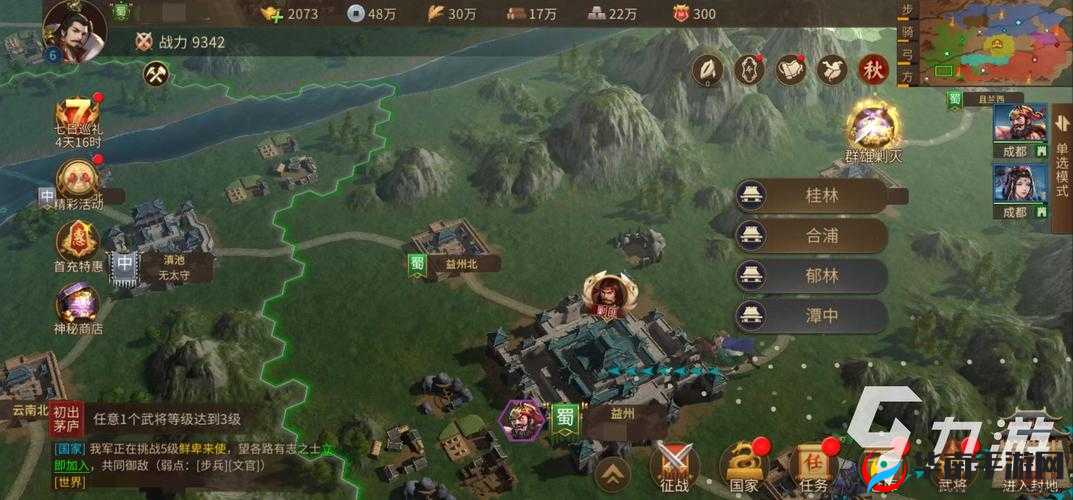Expand the bottom menu arrow button
The image size is (1073, 500).
tap(611, 472)
